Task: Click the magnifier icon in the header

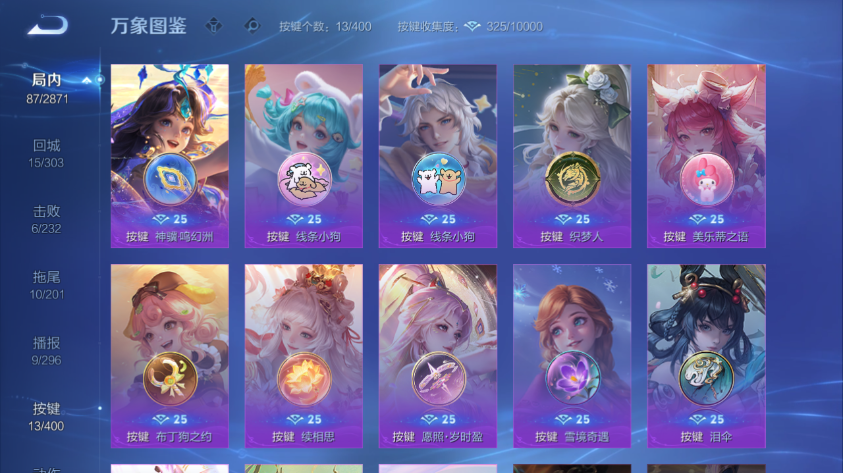Action: [252, 26]
